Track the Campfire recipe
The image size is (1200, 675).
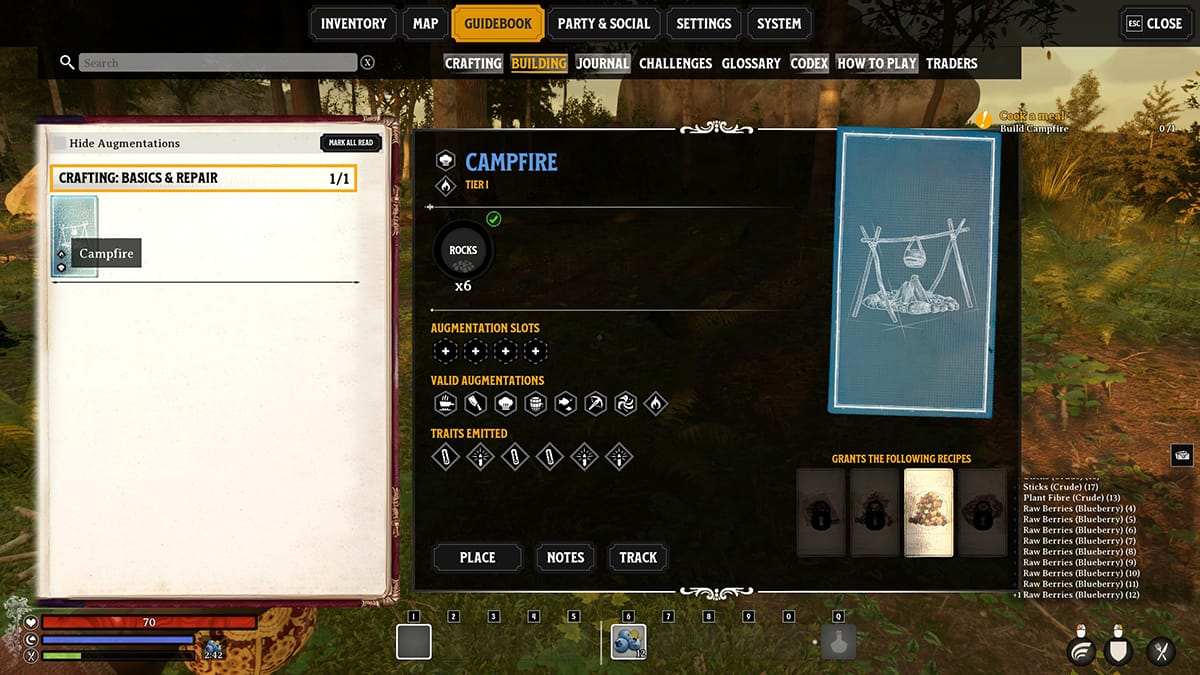[638, 557]
